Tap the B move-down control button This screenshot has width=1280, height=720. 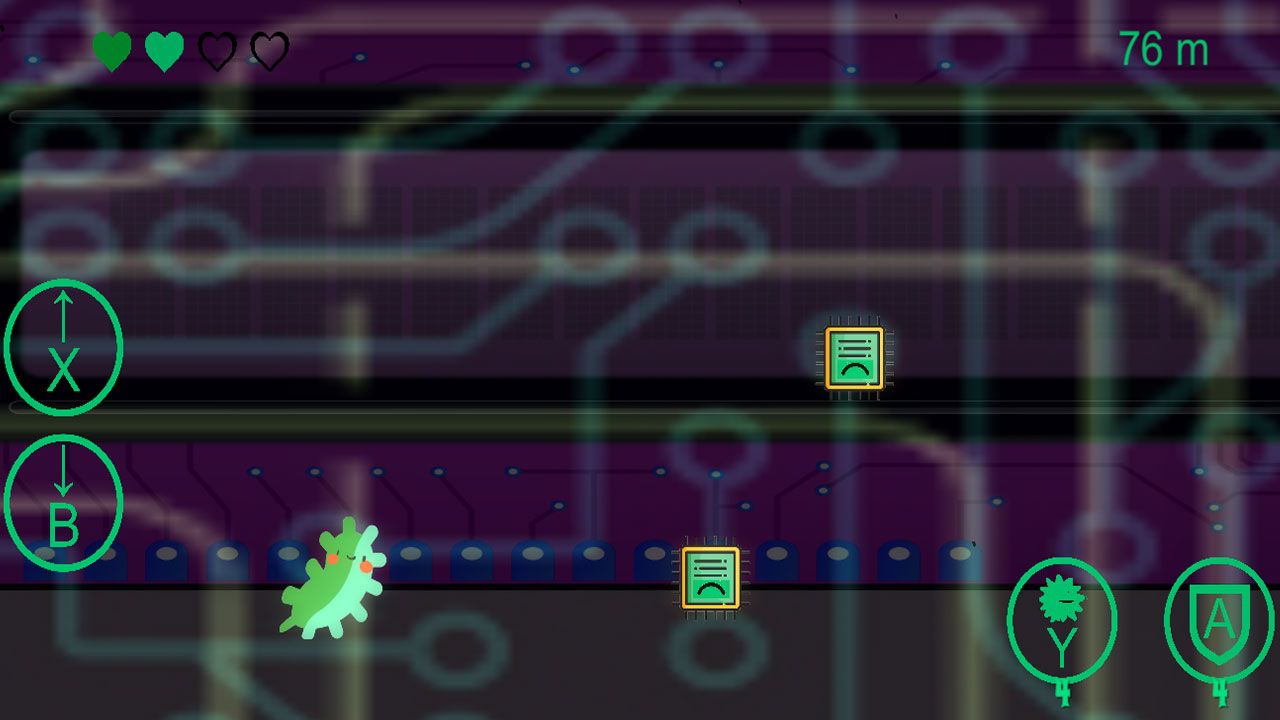coord(63,502)
